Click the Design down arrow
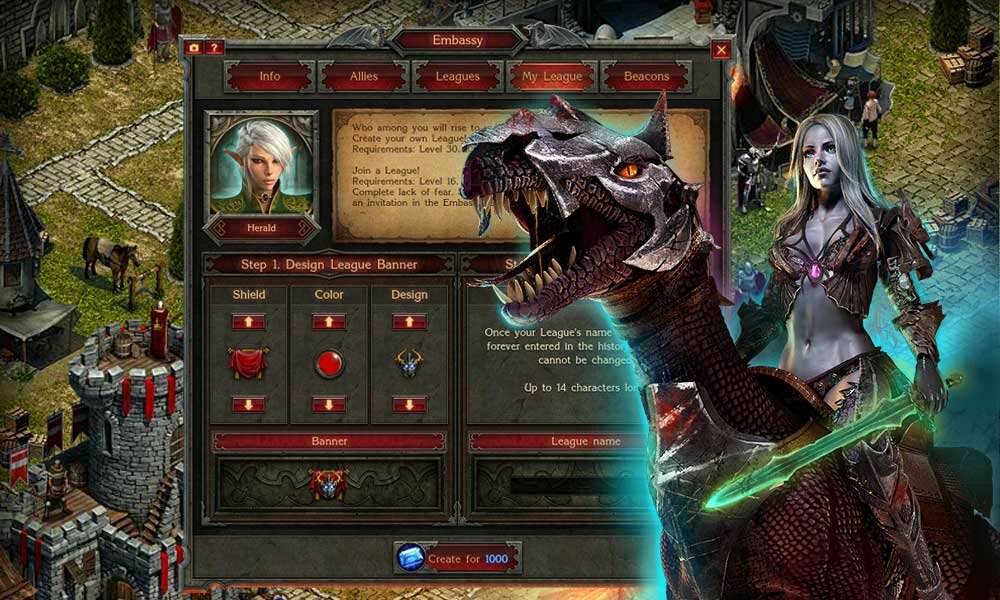Image resolution: width=1000 pixels, height=600 pixels. [x=409, y=404]
